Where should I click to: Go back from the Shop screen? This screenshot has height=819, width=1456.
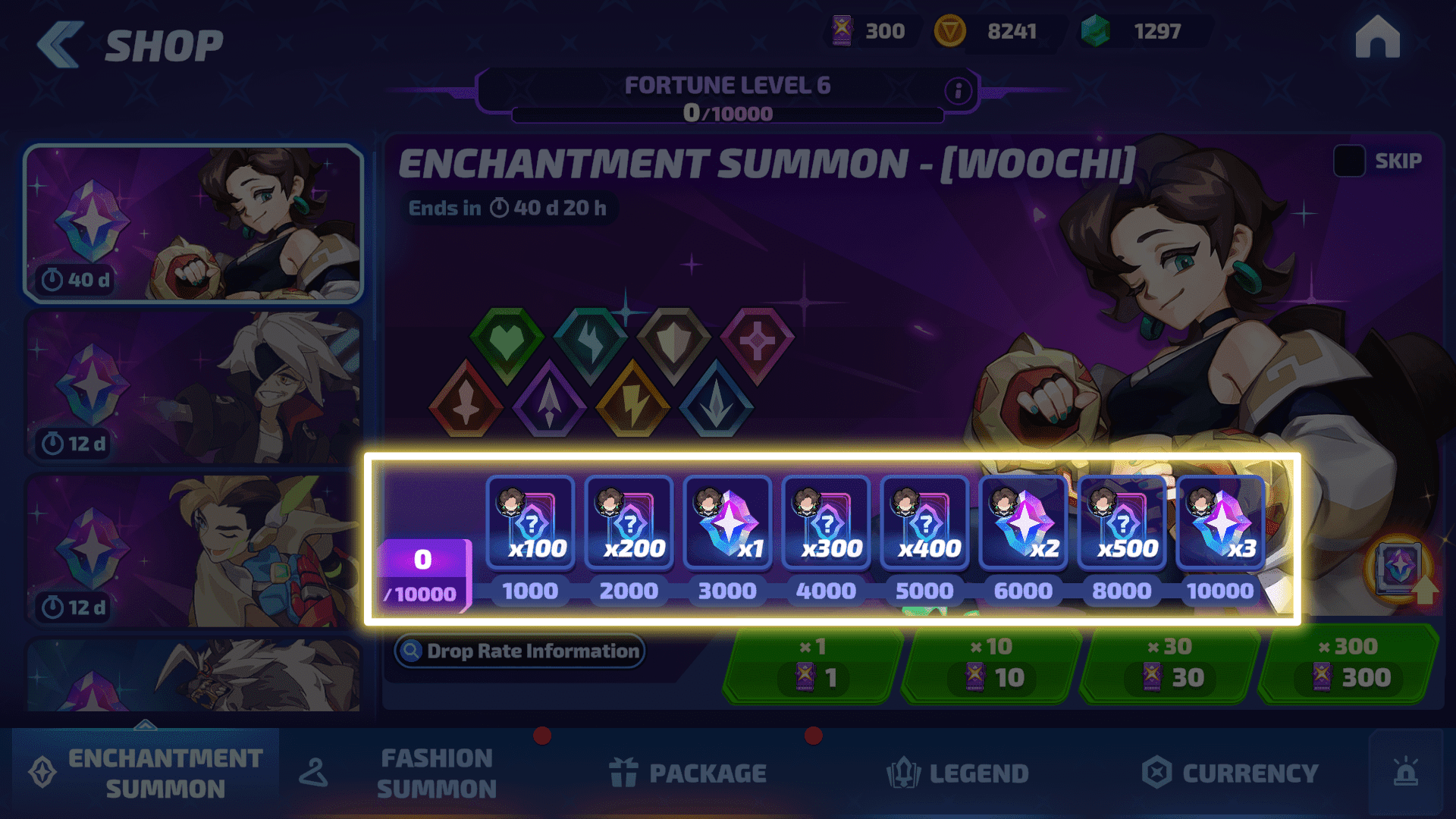pyautogui.click(x=59, y=44)
